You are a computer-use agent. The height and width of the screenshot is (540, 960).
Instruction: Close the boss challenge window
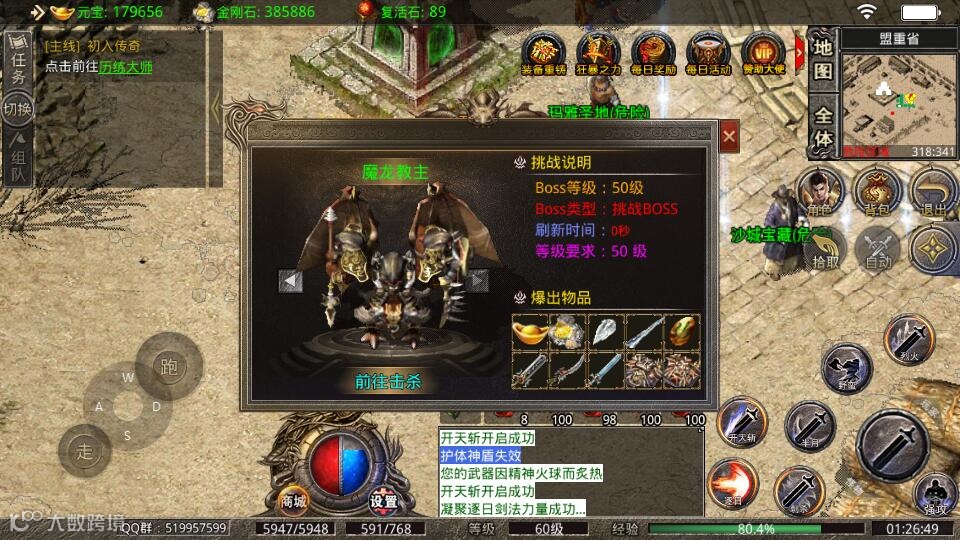[x=729, y=136]
